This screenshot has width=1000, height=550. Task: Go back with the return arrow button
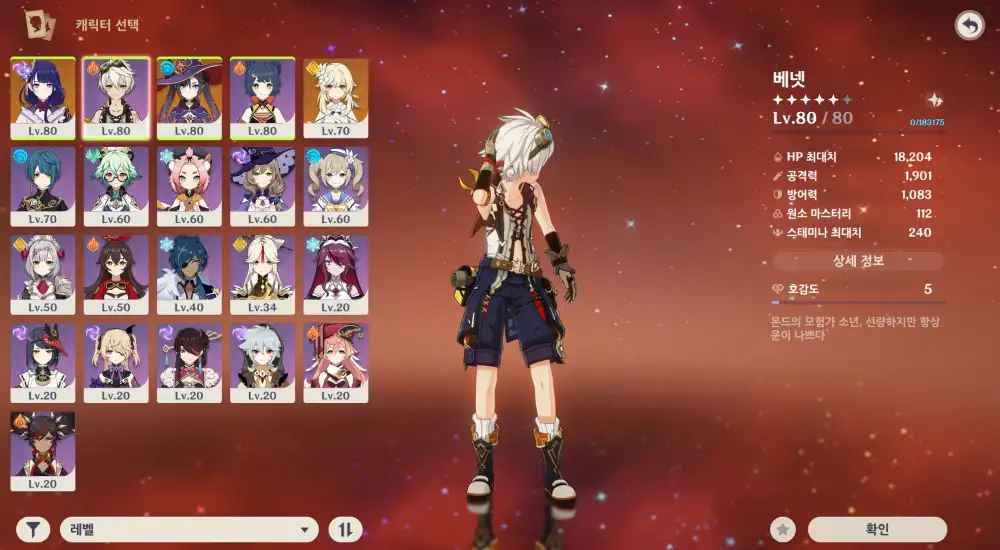(968, 25)
